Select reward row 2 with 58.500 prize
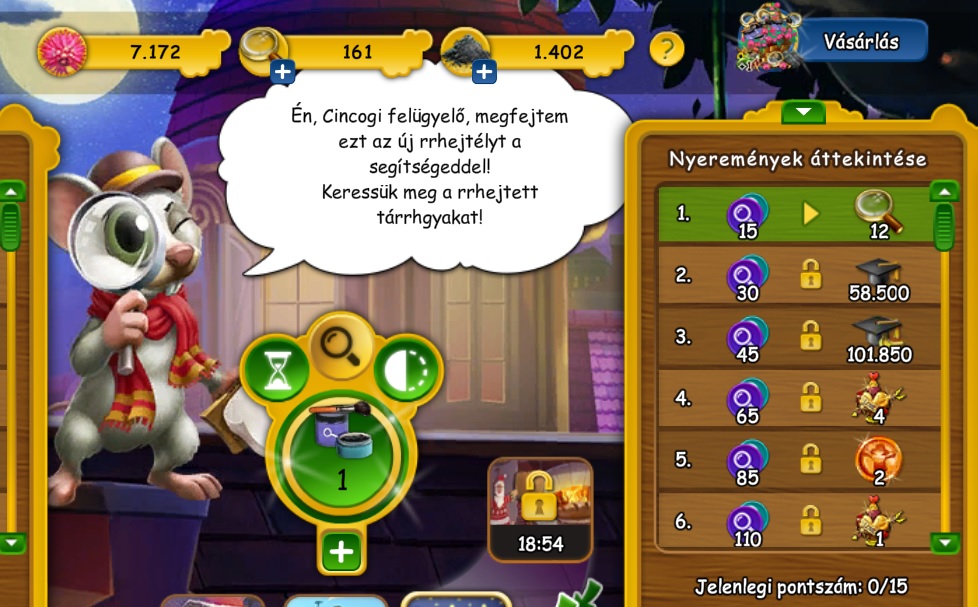Screen dimensions: 978x607 [x=797, y=275]
